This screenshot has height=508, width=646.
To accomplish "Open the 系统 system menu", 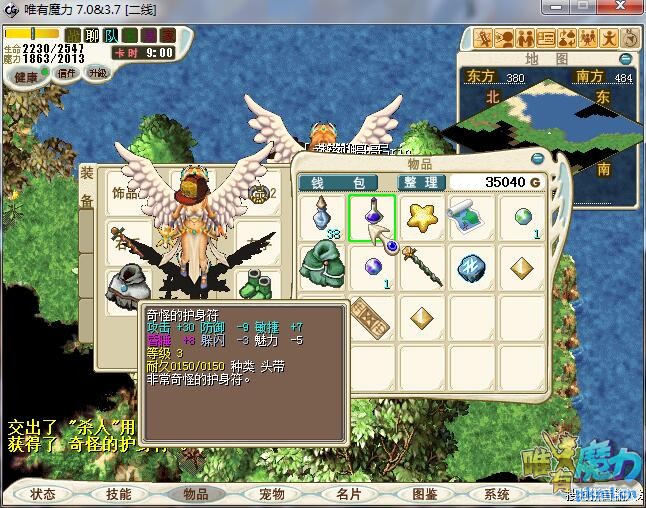I will (x=497, y=494).
